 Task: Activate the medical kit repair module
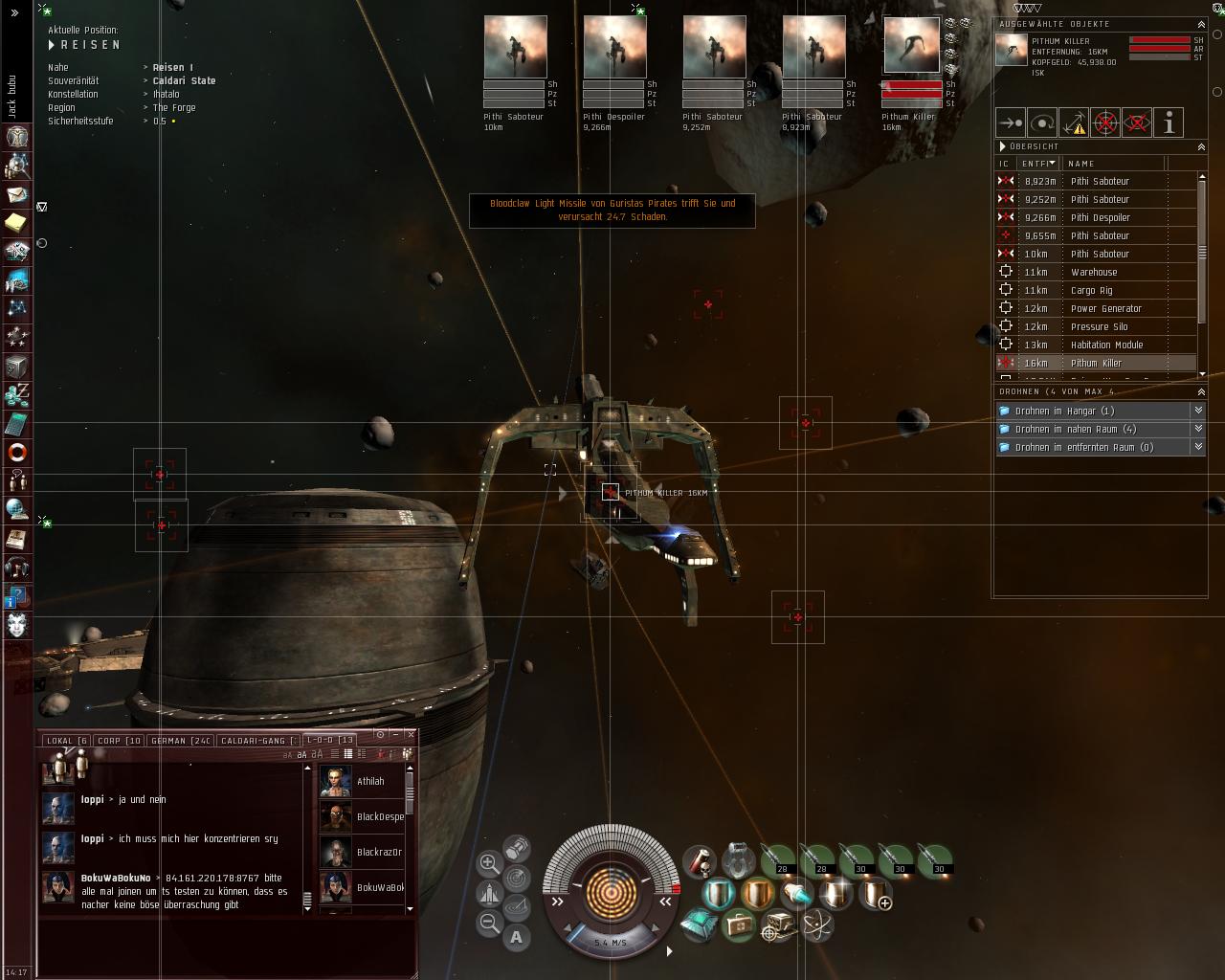(x=739, y=924)
